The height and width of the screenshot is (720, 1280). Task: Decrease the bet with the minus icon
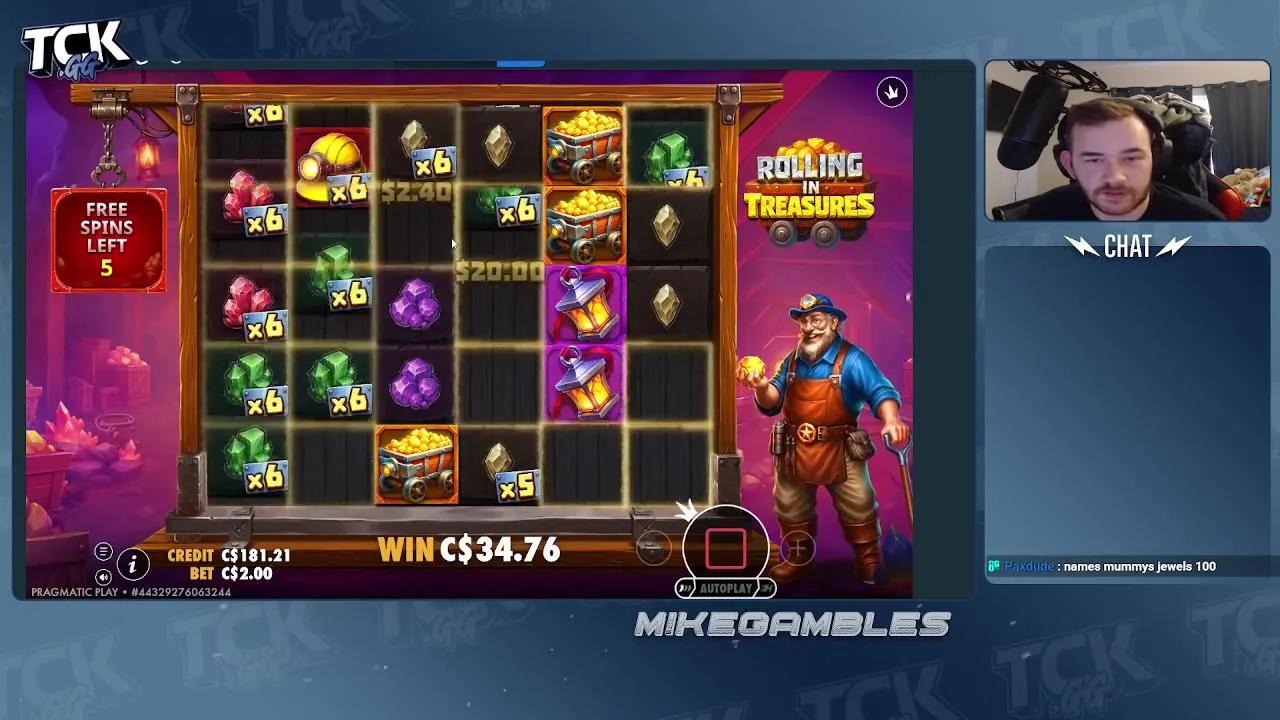click(655, 547)
